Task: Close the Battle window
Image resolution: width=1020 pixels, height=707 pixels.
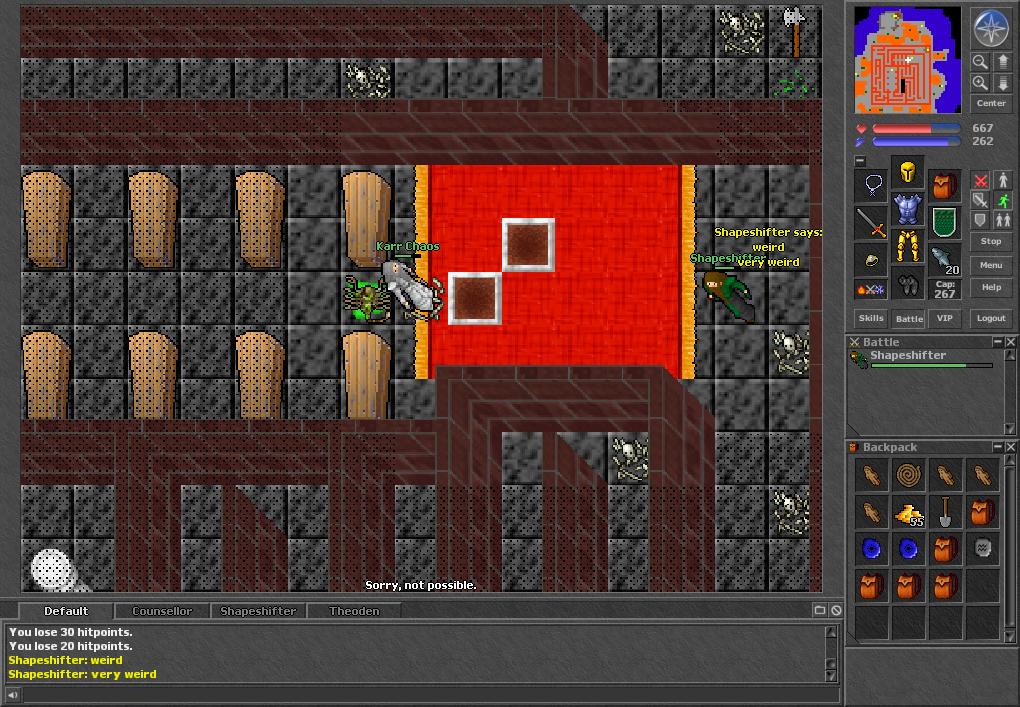Action: point(1010,342)
